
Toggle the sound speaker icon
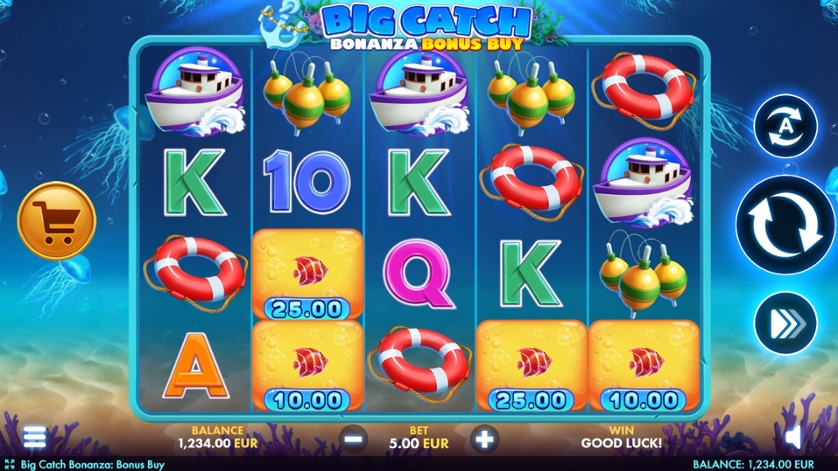click(795, 436)
